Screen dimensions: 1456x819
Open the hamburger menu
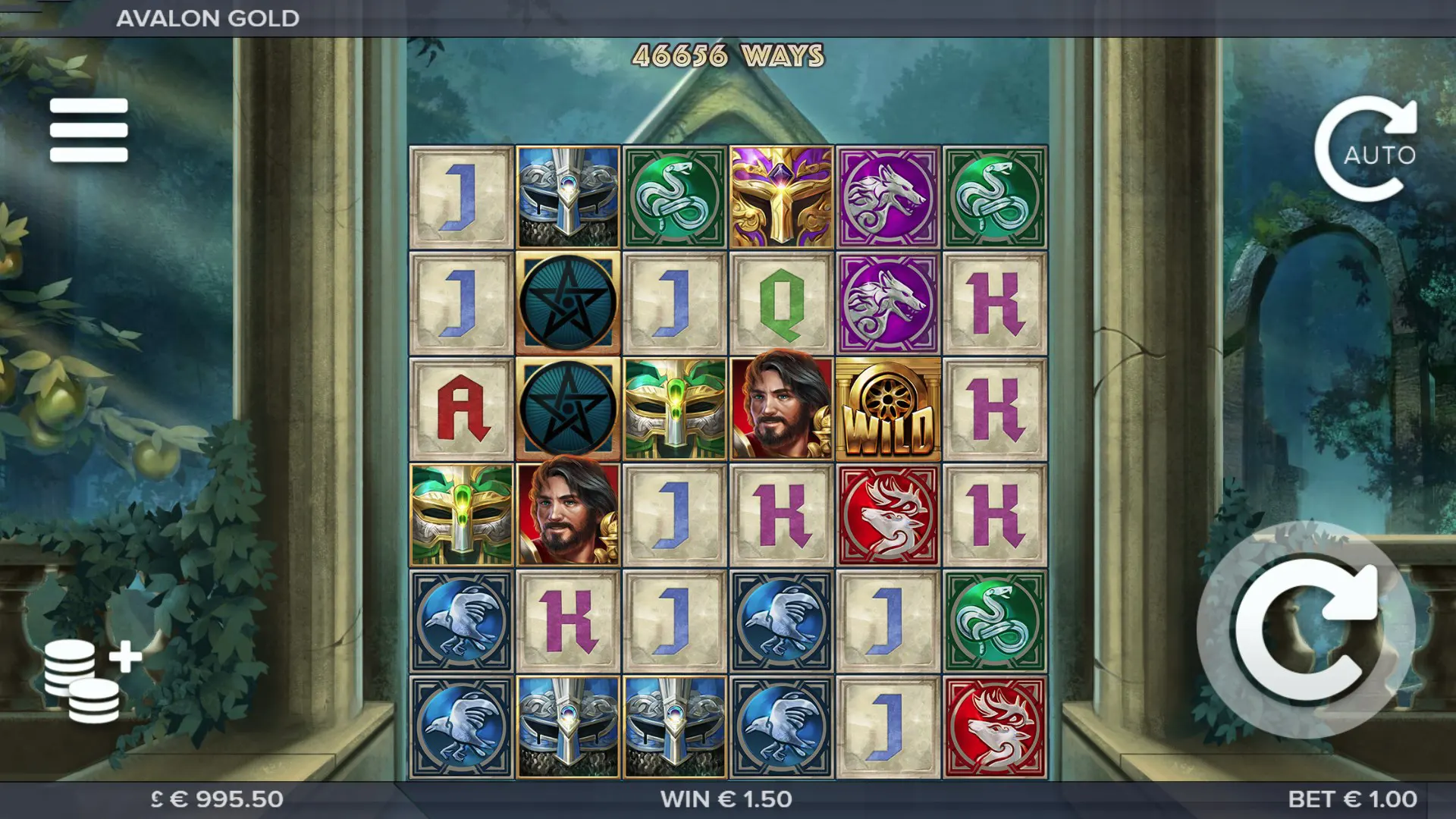(x=89, y=130)
